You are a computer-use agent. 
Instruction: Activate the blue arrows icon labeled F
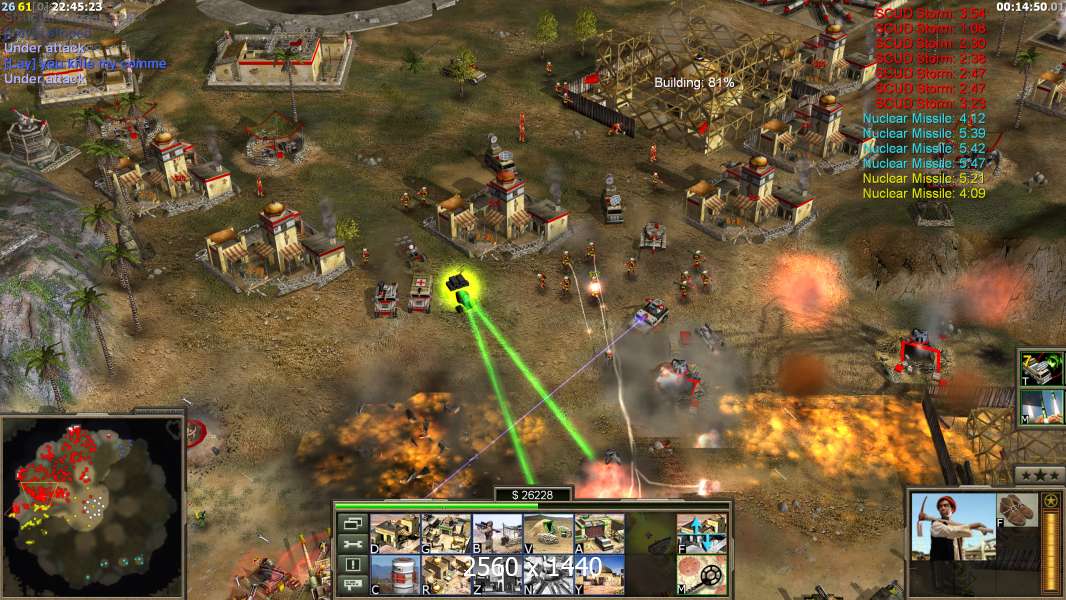[702, 533]
